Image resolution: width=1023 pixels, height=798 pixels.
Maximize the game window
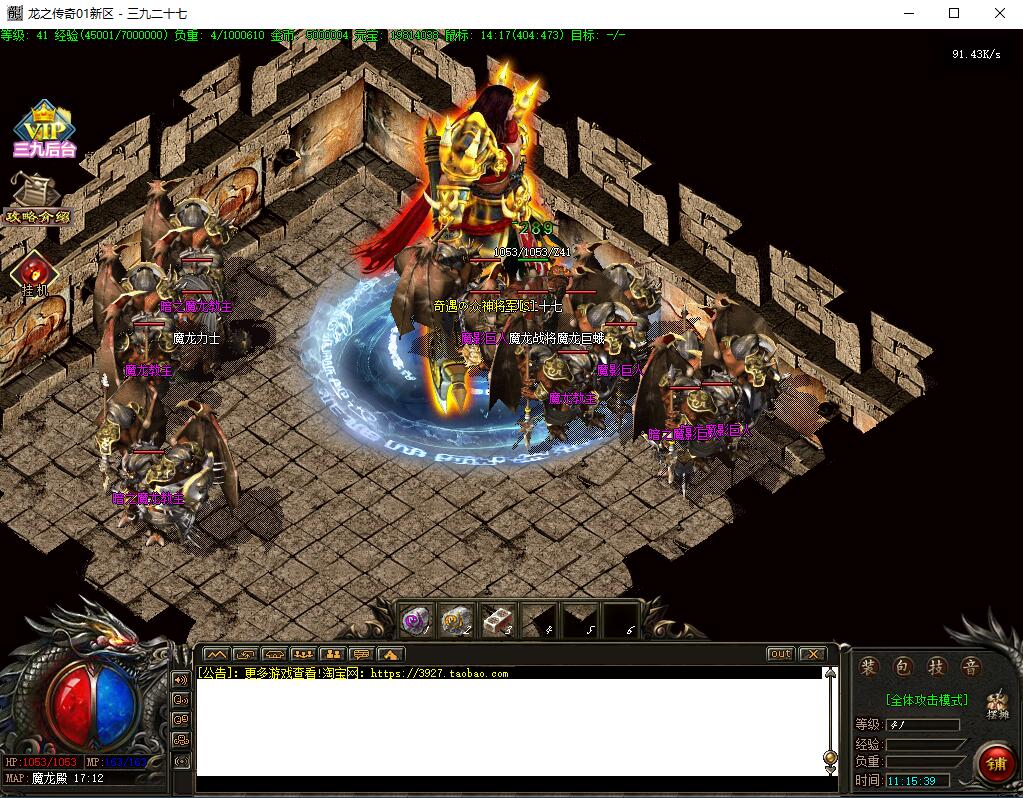click(x=954, y=14)
